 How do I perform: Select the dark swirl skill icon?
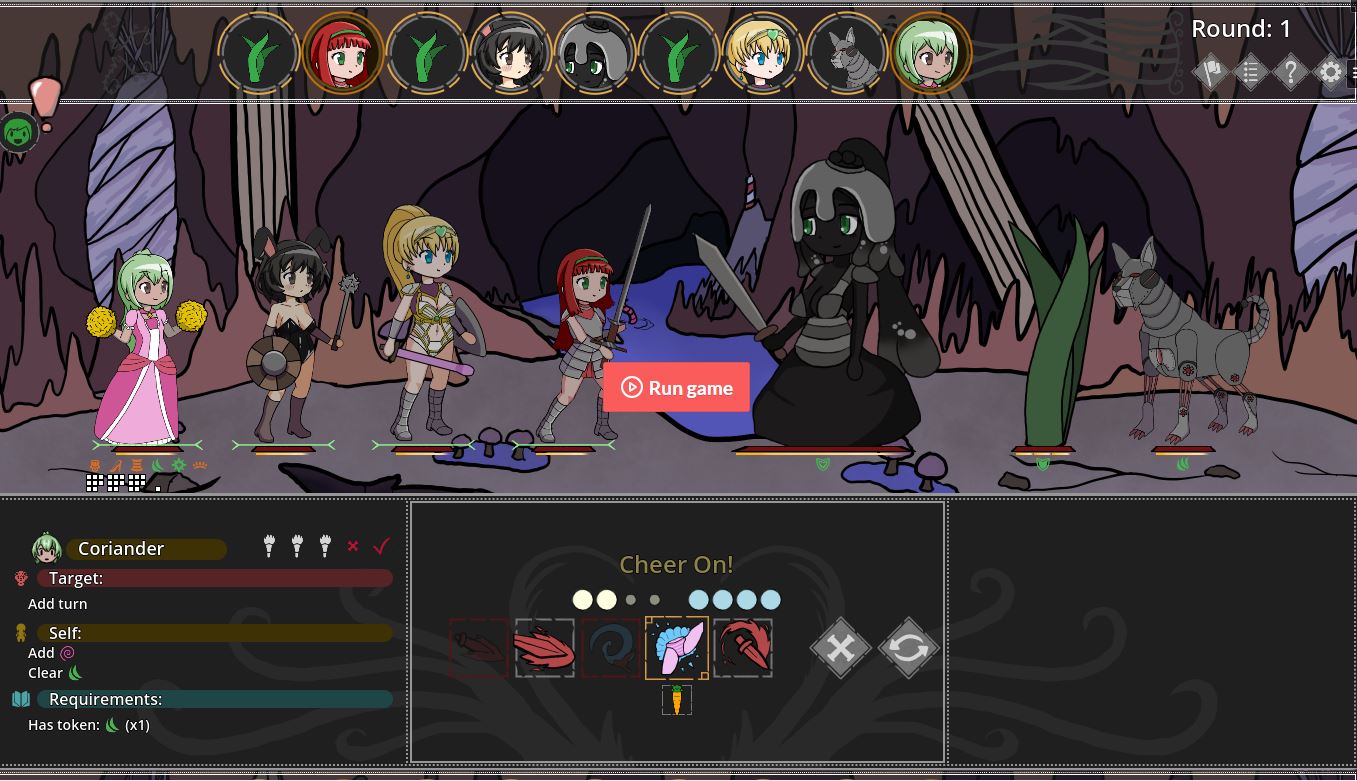coord(610,647)
